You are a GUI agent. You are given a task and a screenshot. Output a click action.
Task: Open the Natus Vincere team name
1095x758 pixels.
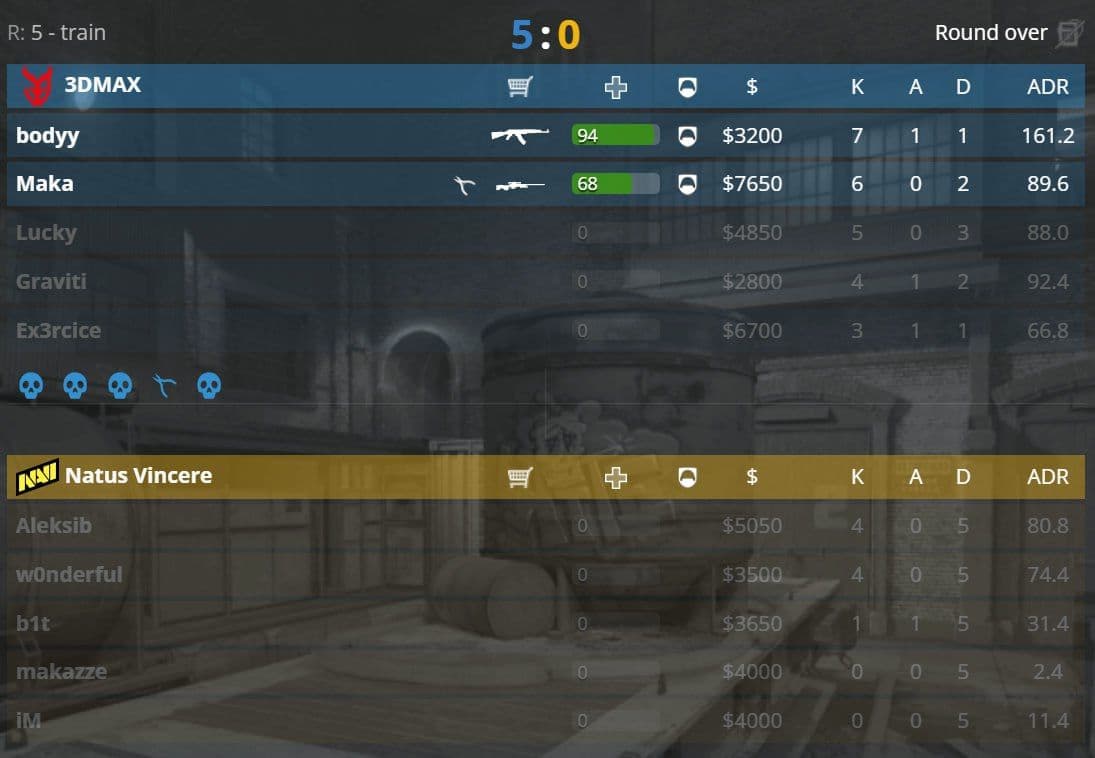point(138,475)
